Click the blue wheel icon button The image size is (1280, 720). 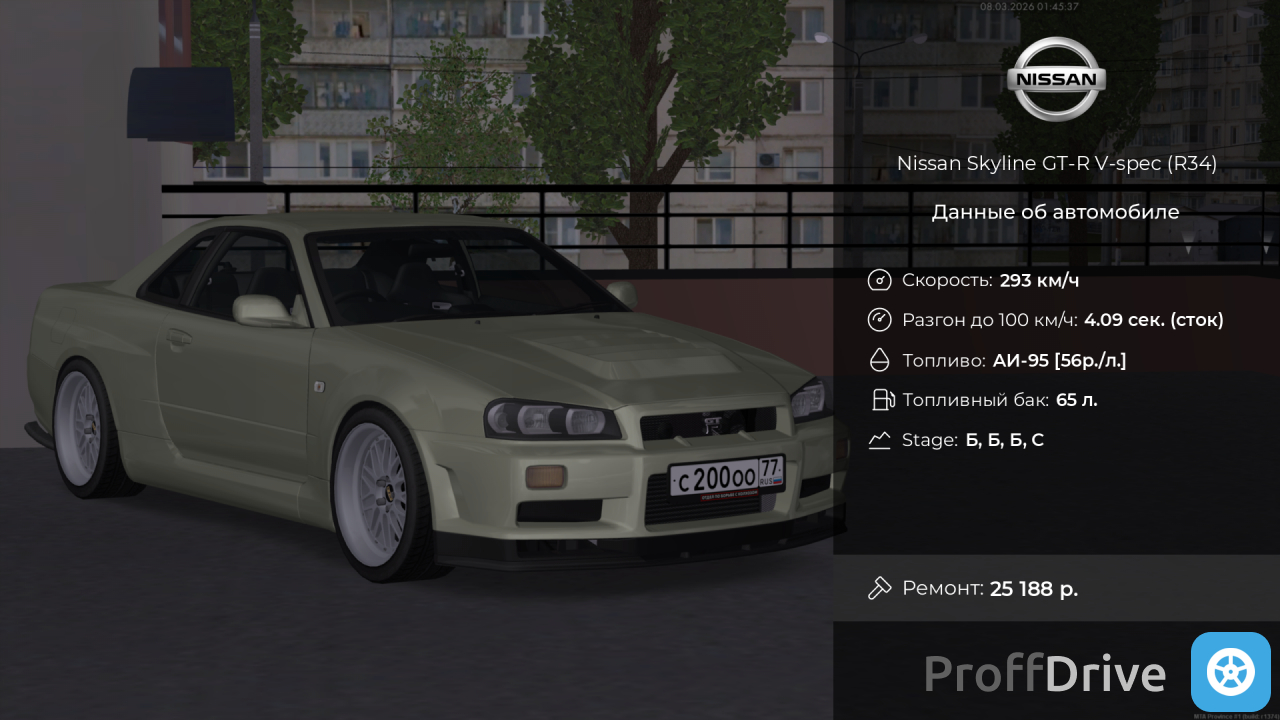tap(1230, 672)
